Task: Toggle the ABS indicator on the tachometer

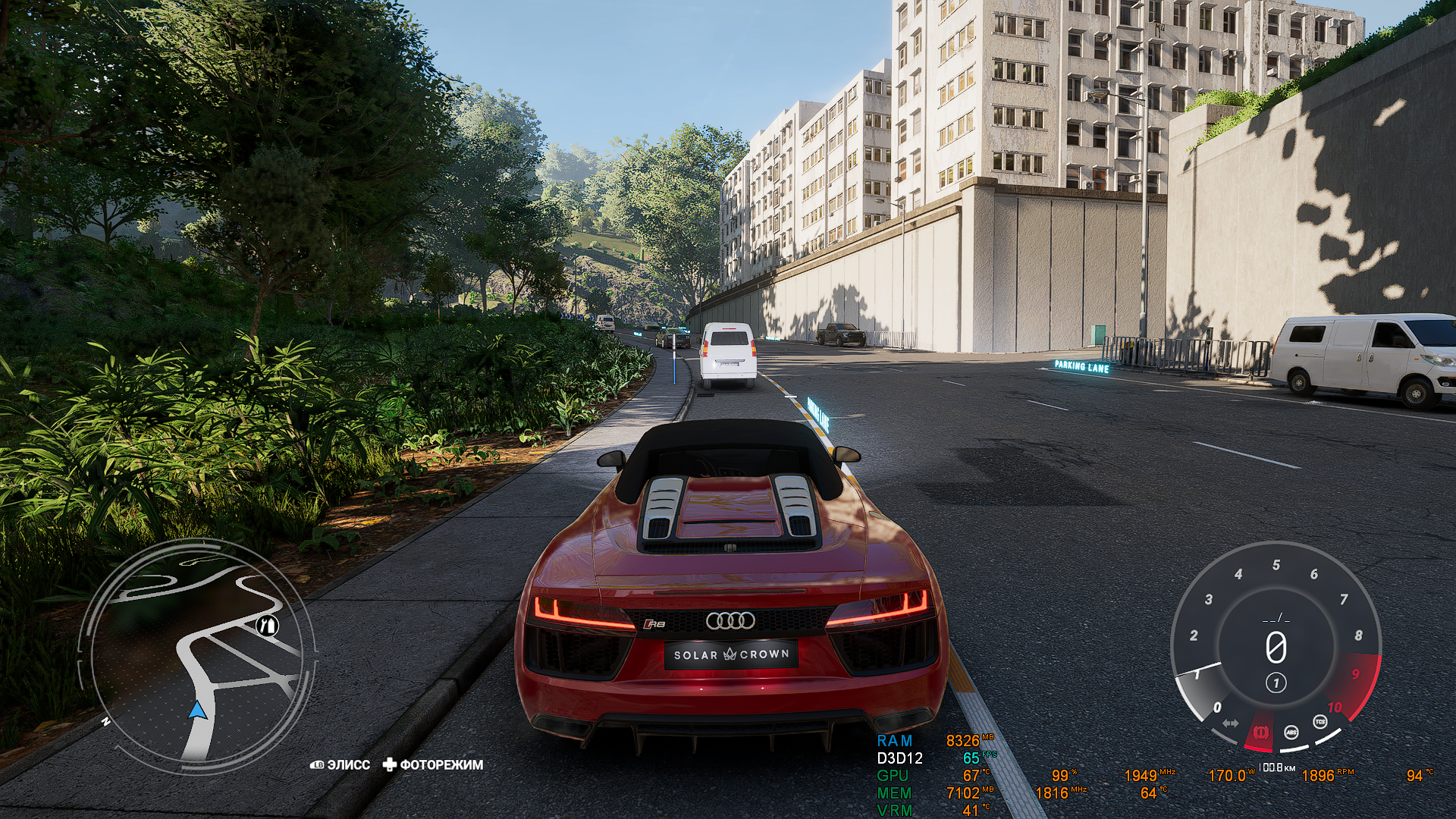Action: point(1291,733)
